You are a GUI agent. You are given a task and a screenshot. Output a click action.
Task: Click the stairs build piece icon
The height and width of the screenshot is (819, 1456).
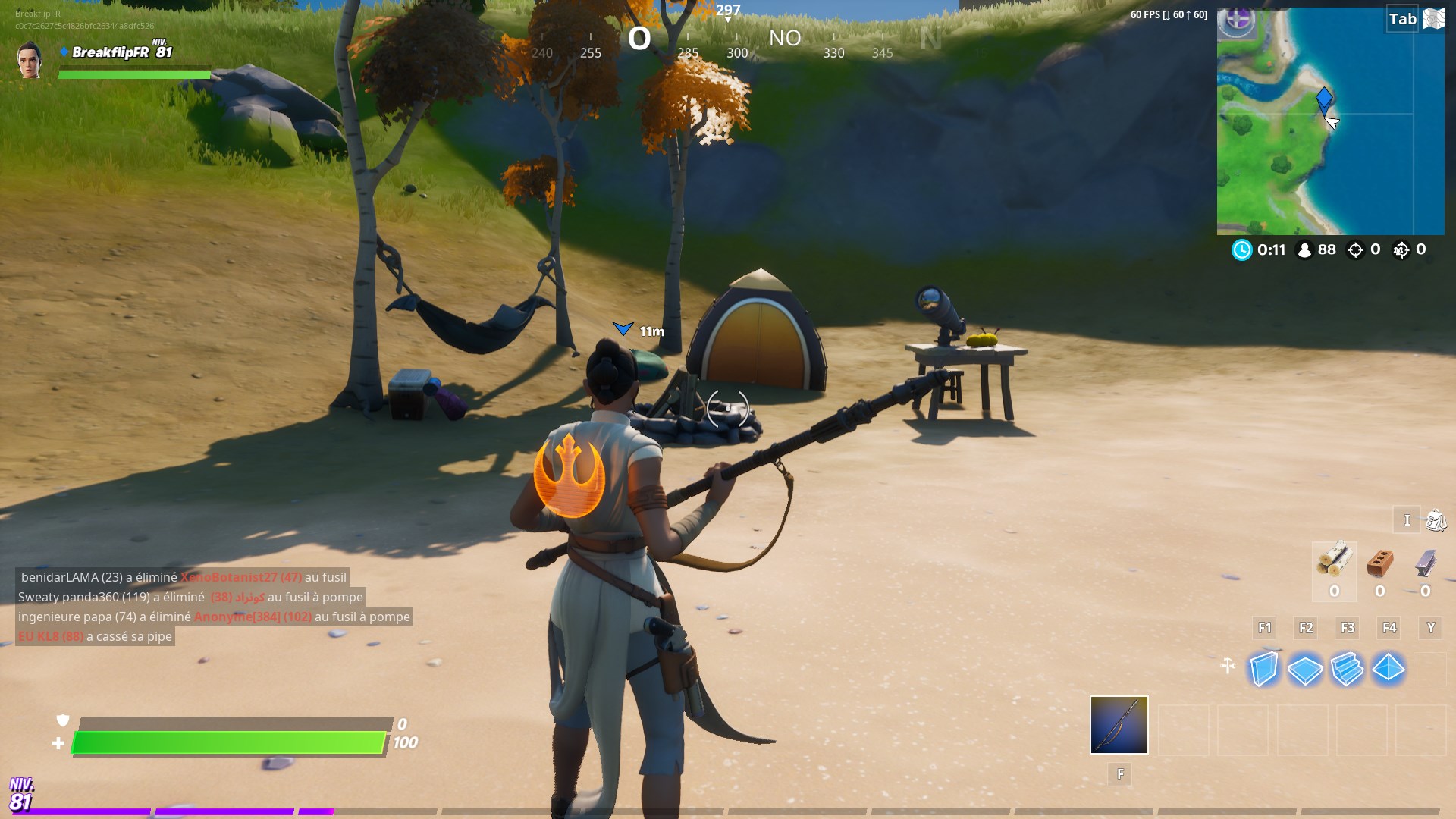point(1348,669)
